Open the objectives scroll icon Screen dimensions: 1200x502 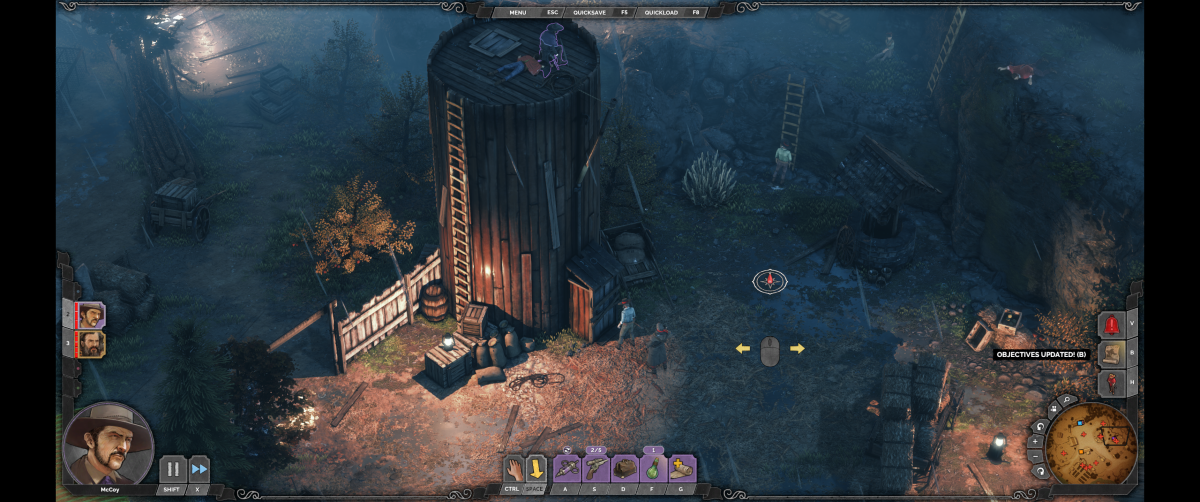[1111, 354]
